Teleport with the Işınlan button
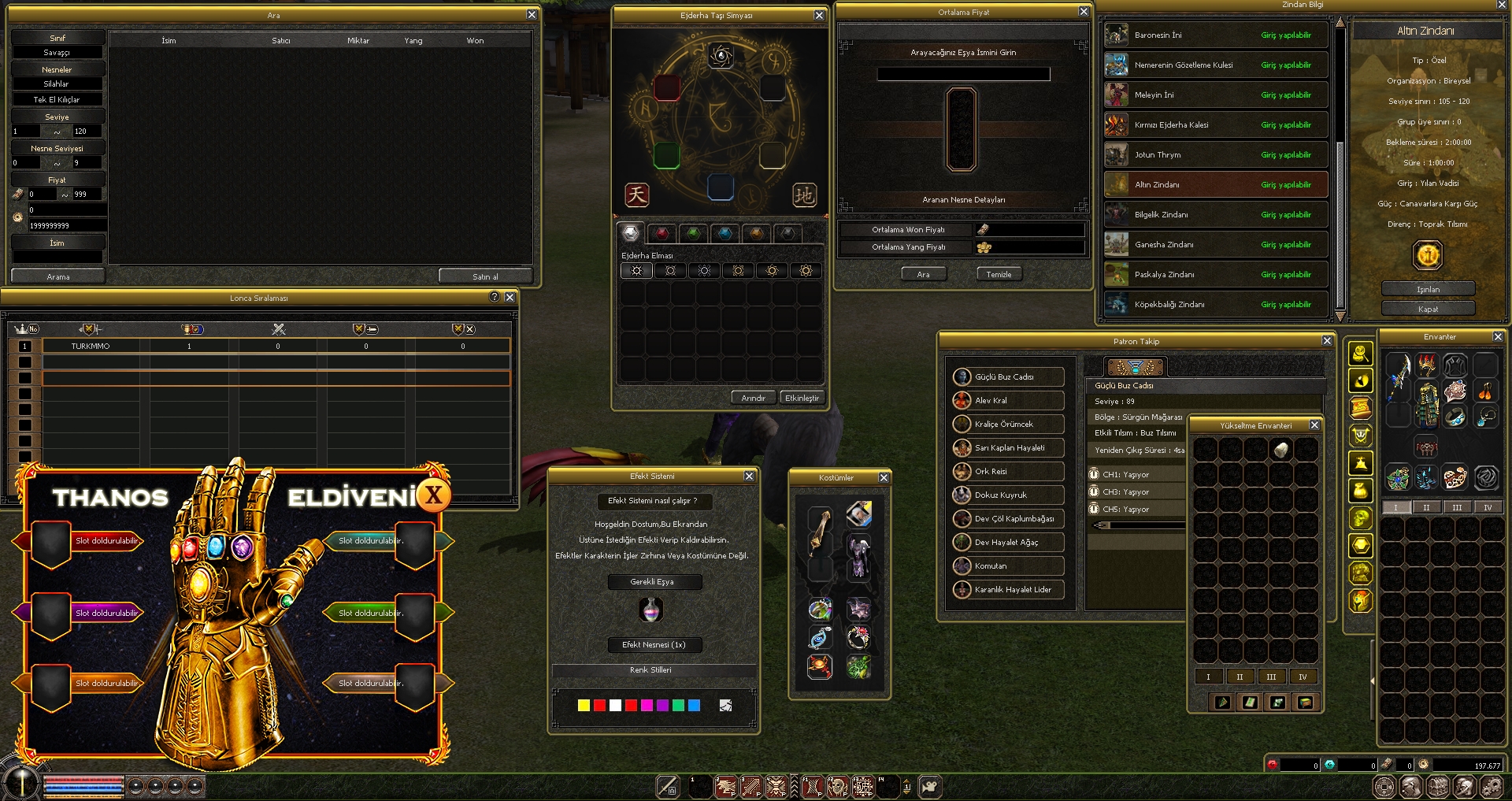 [1428, 289]
